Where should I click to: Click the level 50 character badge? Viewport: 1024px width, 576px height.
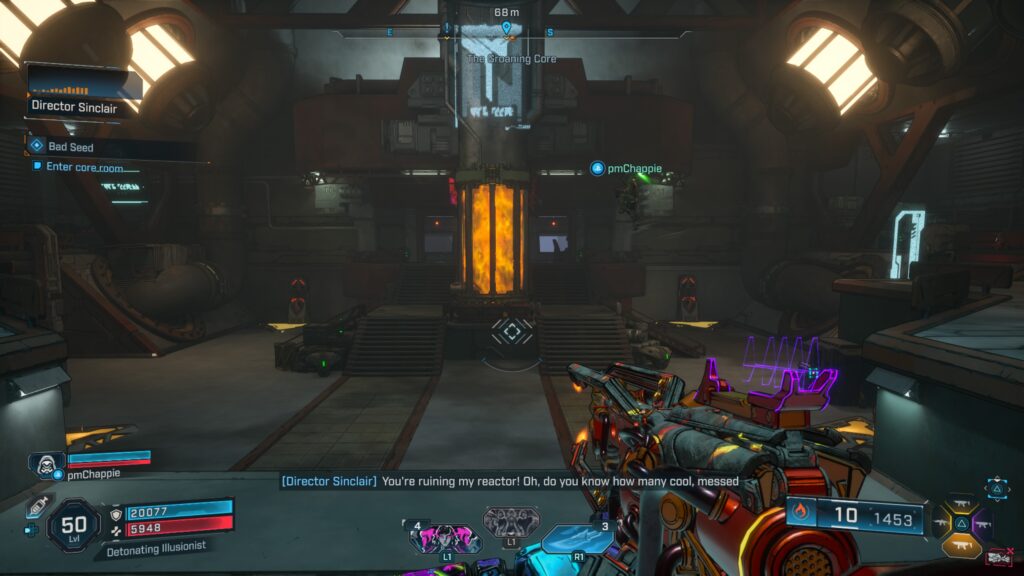[x=73, y=524]
